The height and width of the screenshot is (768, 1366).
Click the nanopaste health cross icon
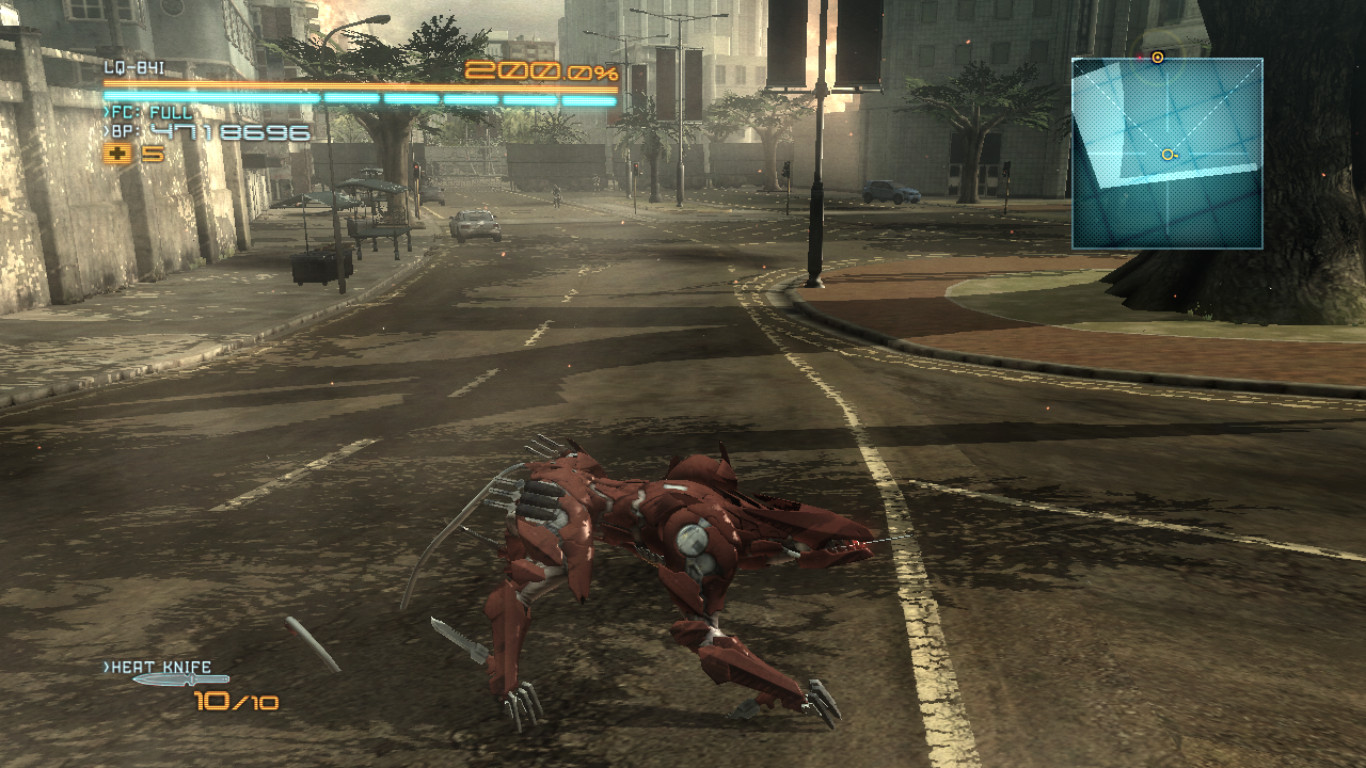(119, 154)
